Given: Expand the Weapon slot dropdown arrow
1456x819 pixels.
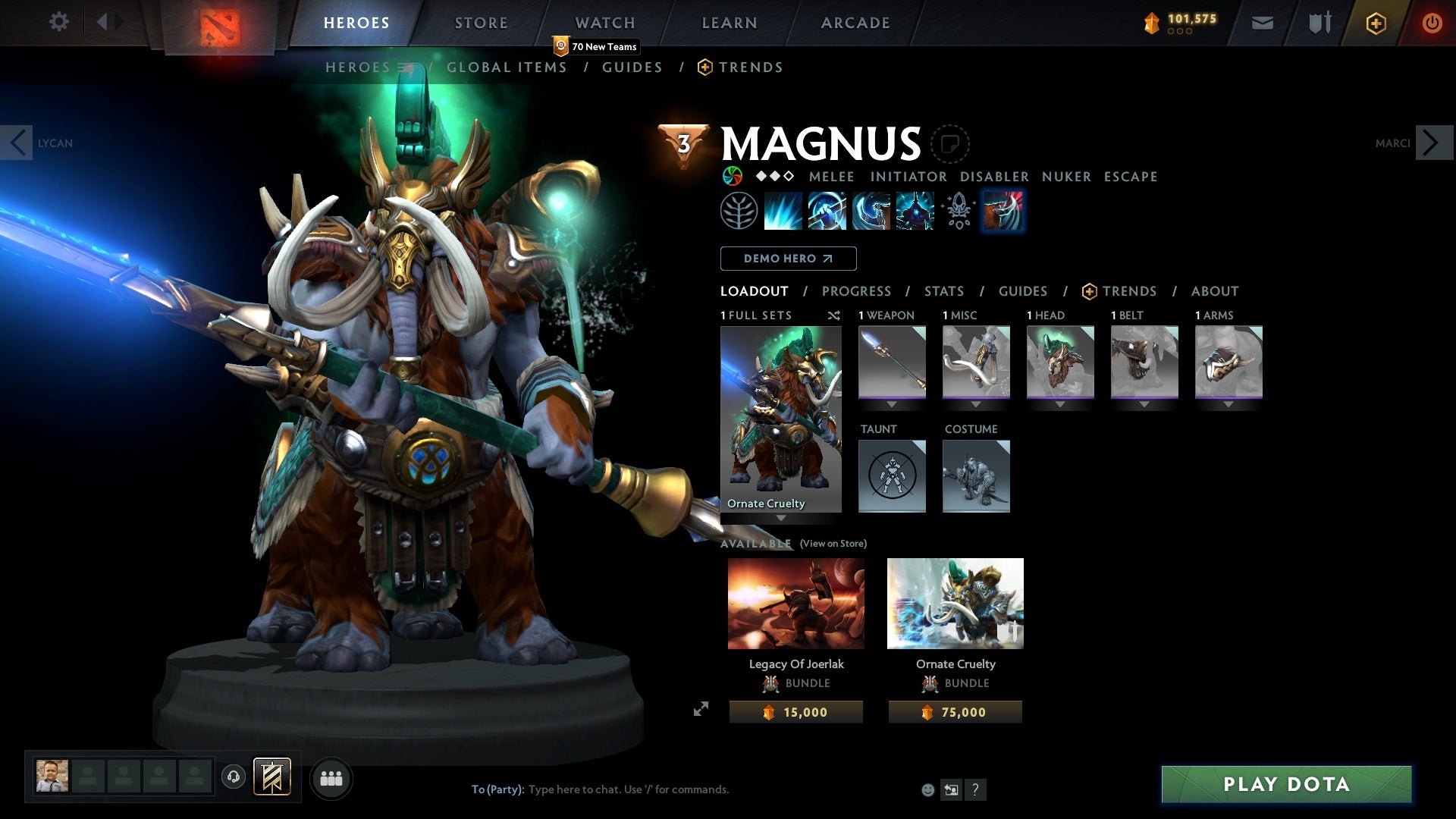Looking at the screenshot, I should (892, 403).
